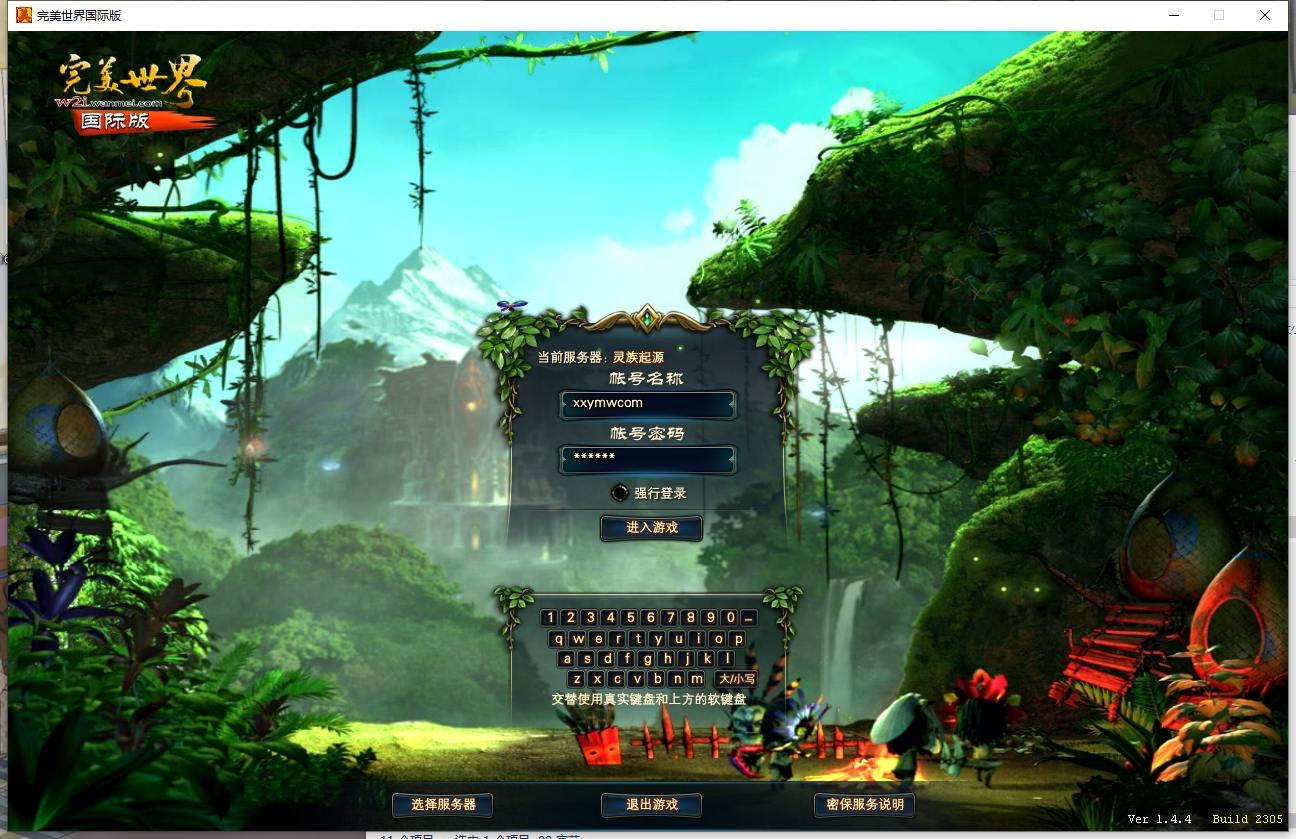The height and width of the screenshot is (839, 1296).
Task: Click the Perfect World logo icon in title bar
Action: 24,15
